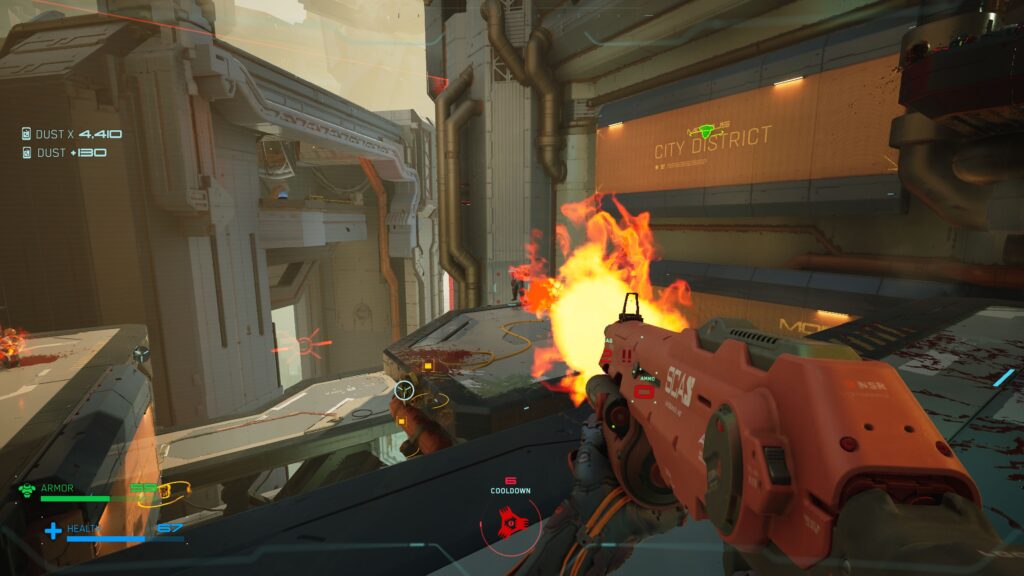This screenshot has width=1024, height=576.
Task: Activate the red ability icon on cooldown
Action: [x=511, y=522]
